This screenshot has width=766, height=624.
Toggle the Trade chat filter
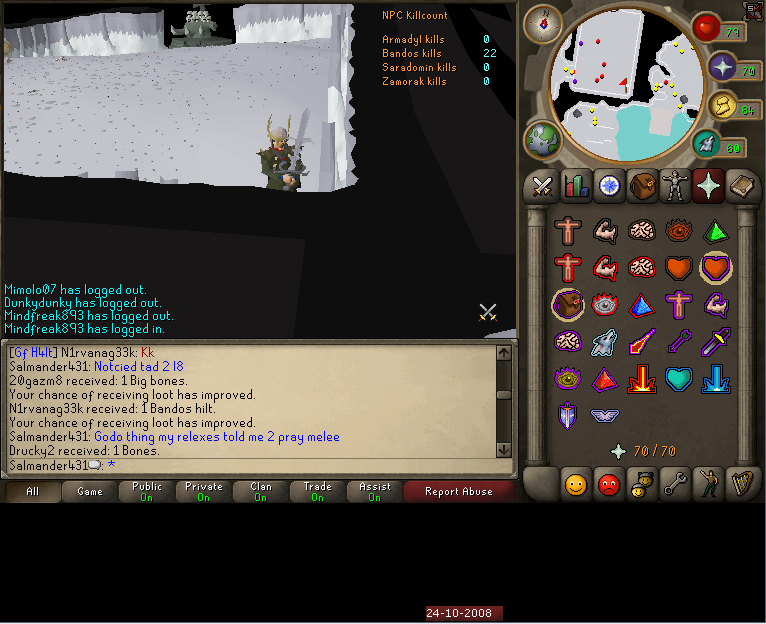click(318, 491)
